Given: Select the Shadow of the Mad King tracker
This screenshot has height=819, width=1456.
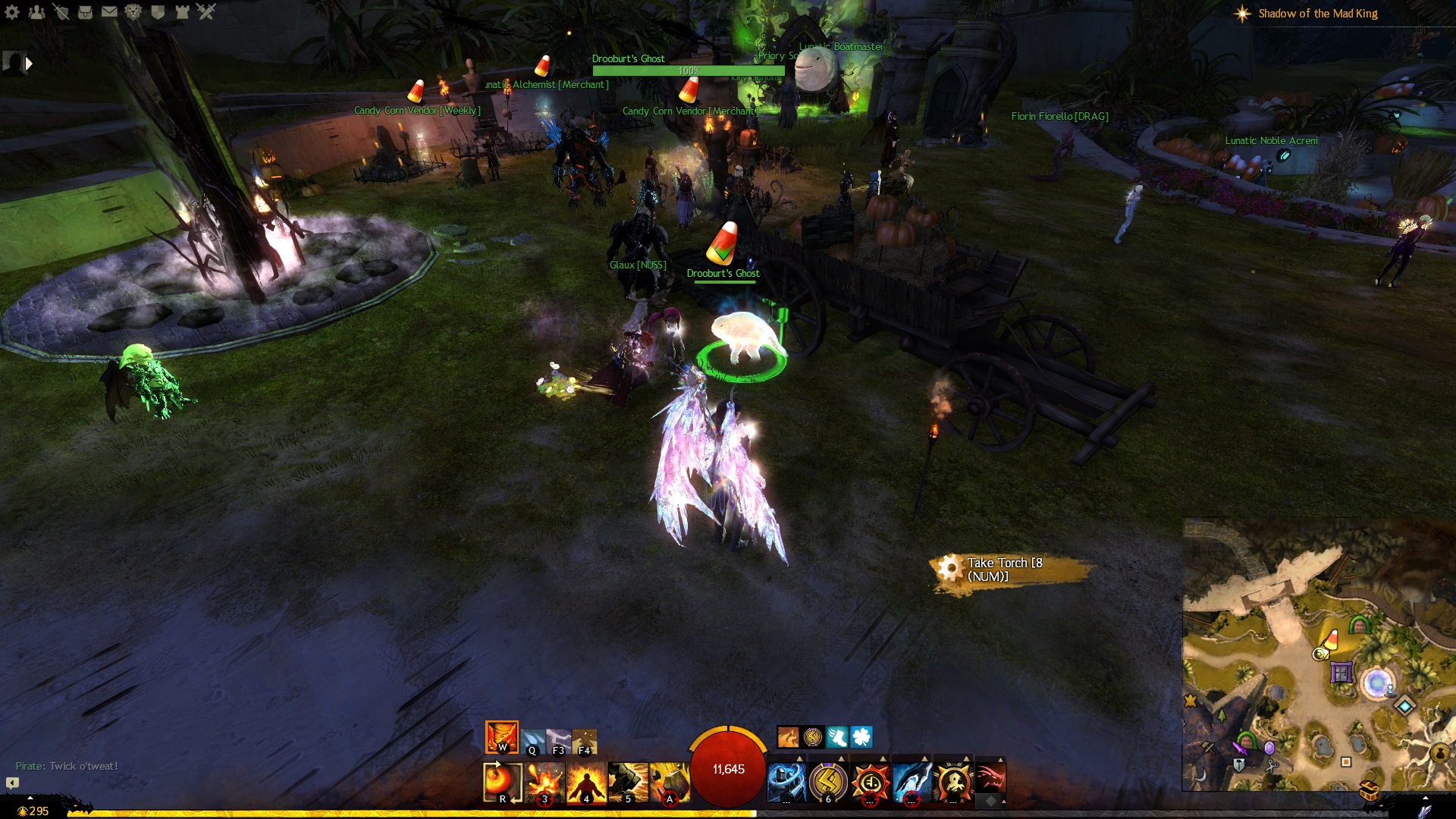Looking at the screenshot, I should (1317, 14).
